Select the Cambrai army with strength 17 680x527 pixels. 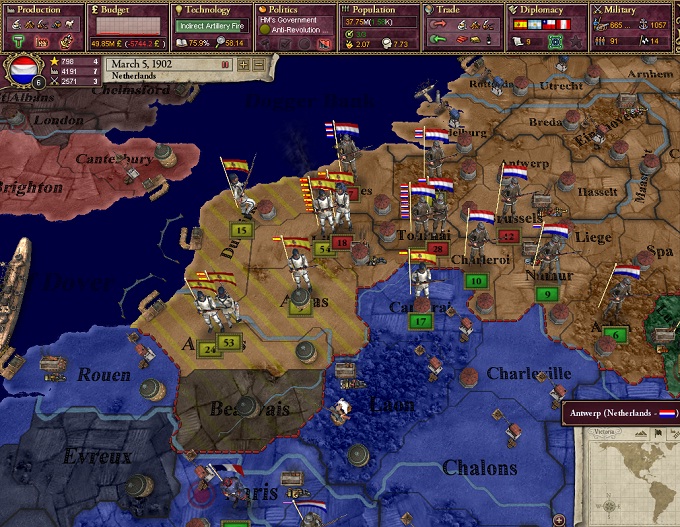[x=421, y=322]
